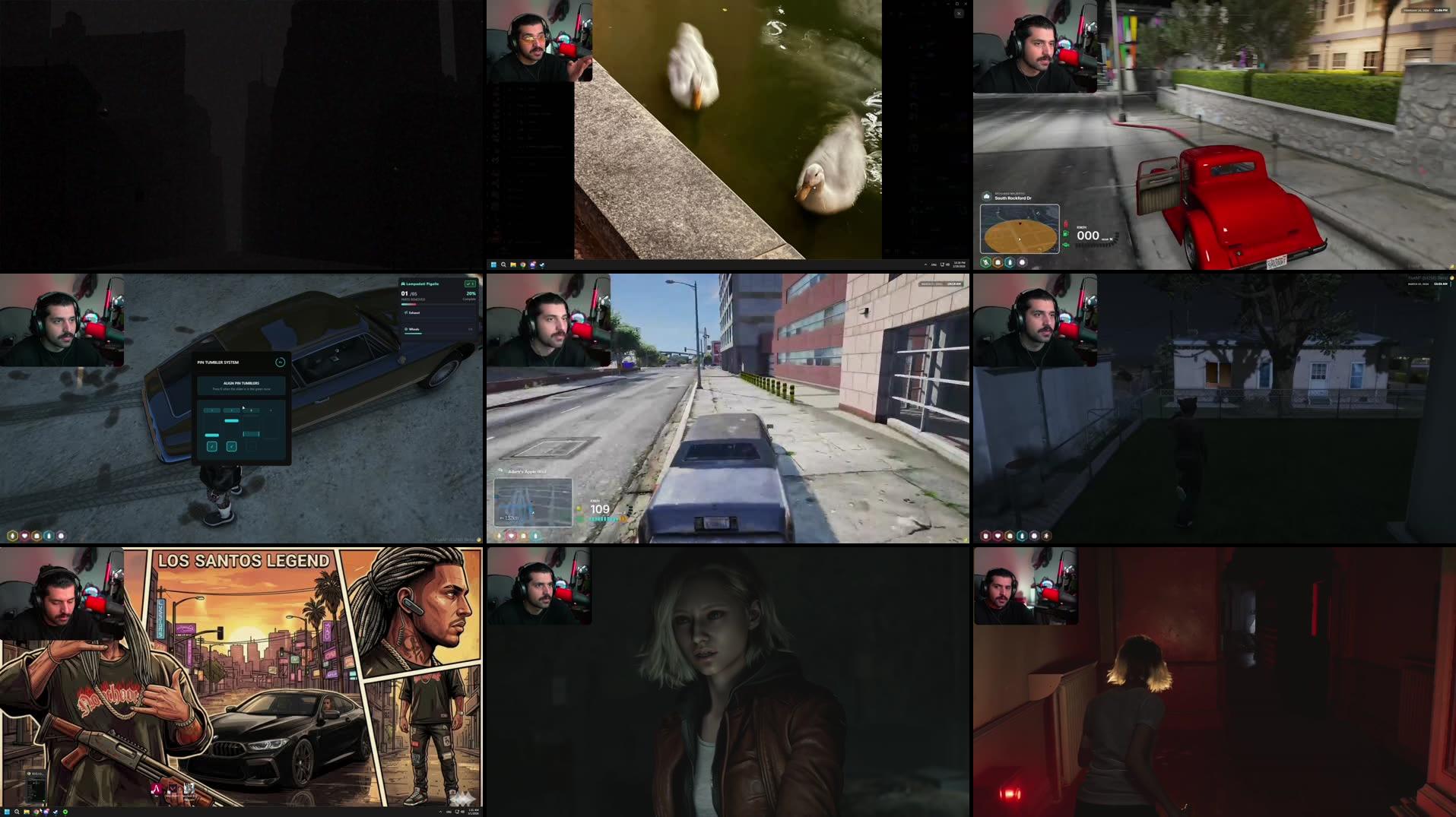Viewport: 1456px width, 817px height.
Task: Open the ENG language switcher in the system tray
Action: (x=449, y=812)
